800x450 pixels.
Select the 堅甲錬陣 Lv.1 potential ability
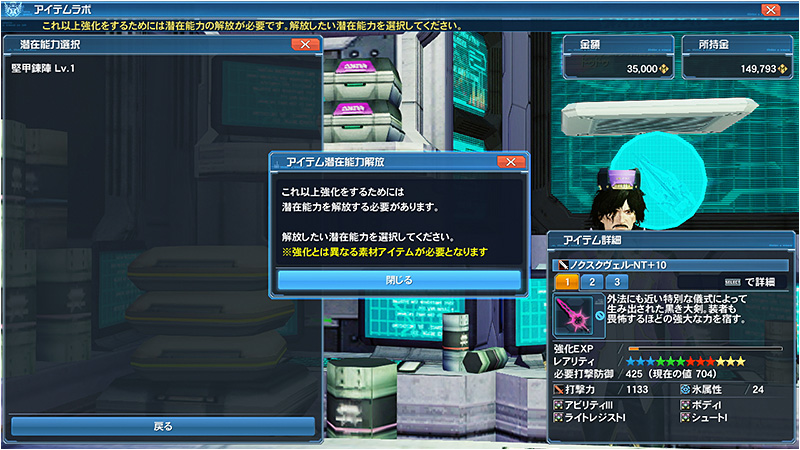46,67
